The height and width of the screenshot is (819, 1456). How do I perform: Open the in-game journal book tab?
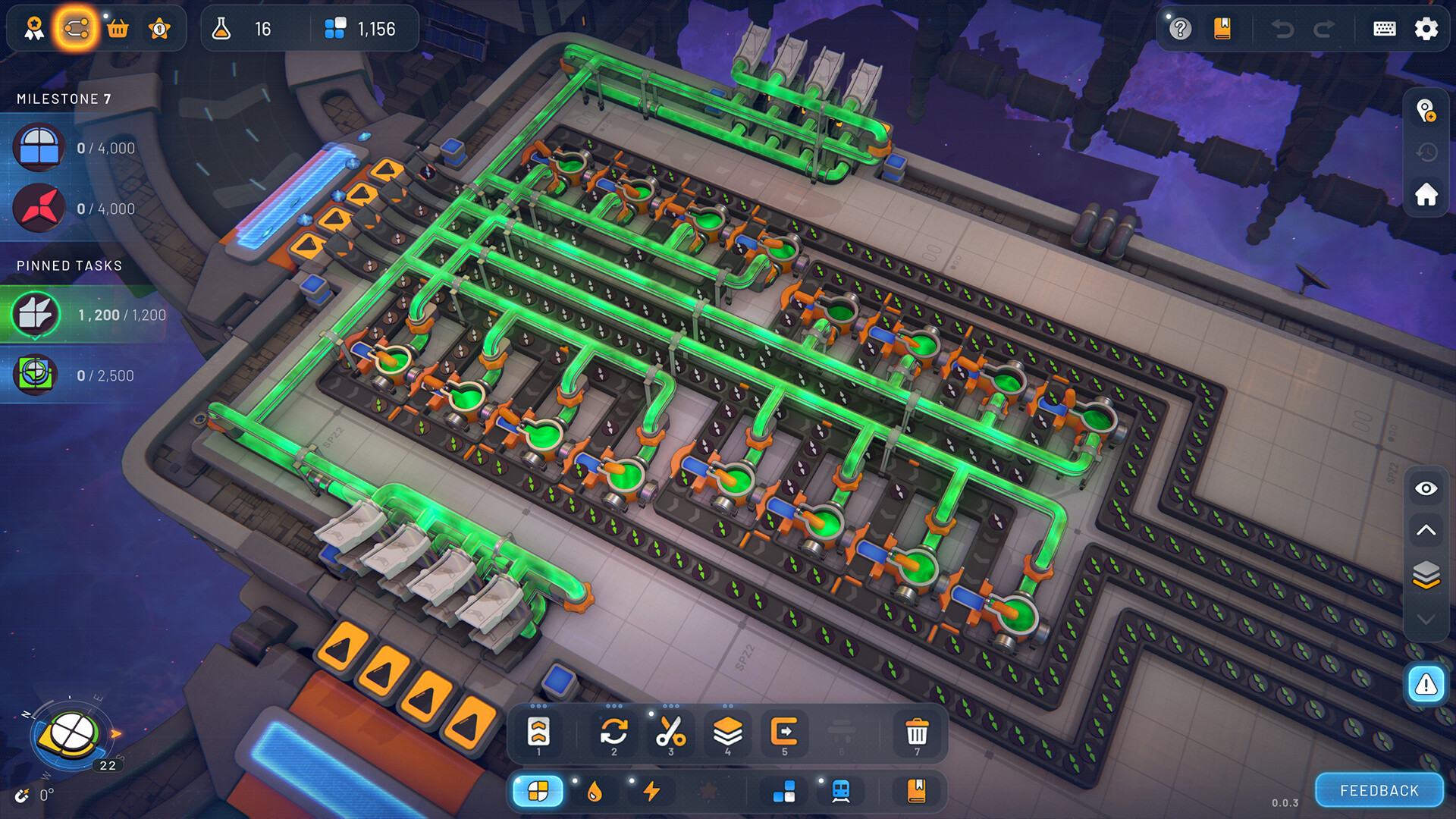1222,29
